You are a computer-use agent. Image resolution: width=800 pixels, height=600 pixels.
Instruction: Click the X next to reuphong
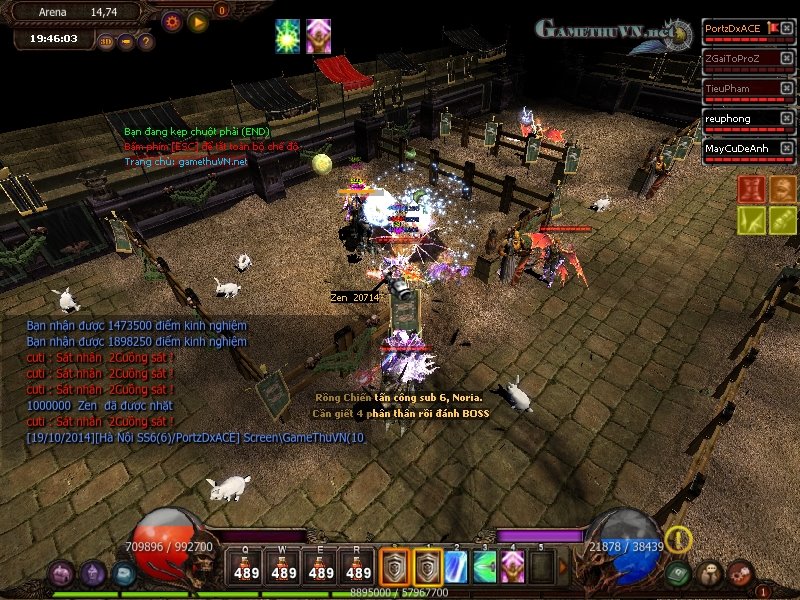pos(789,119)
